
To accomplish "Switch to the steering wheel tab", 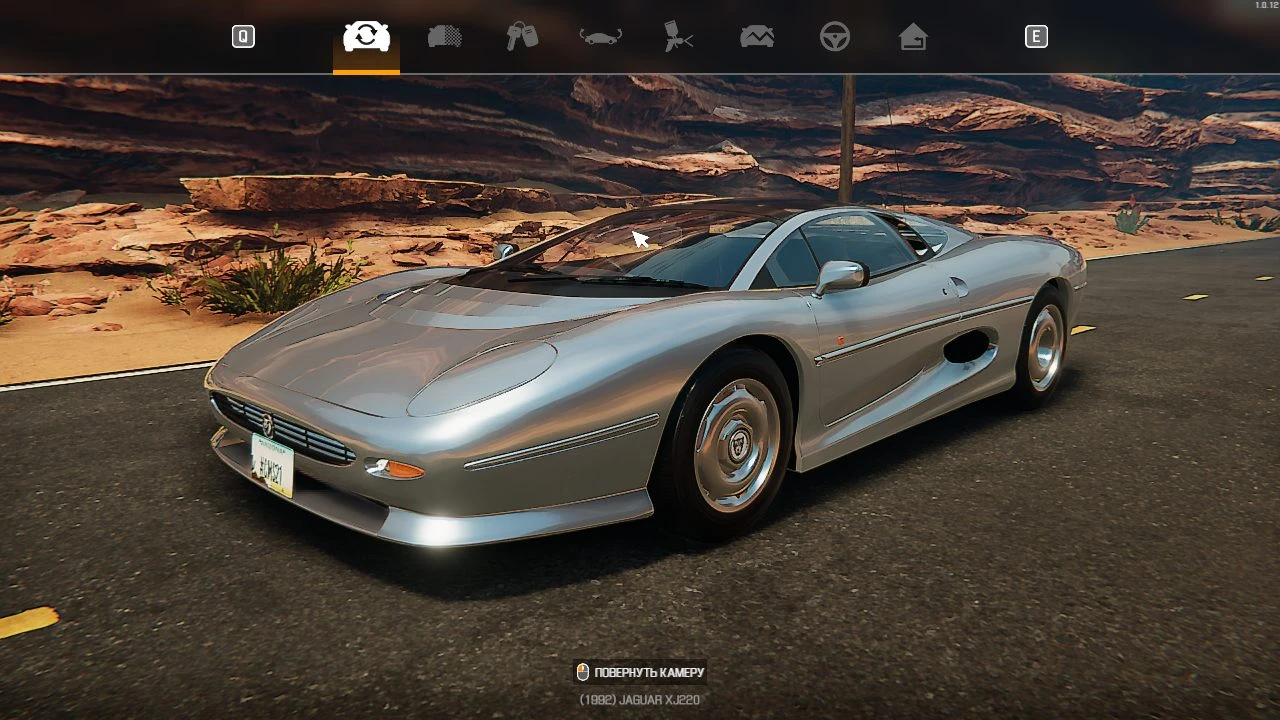I will click(835, 37).
